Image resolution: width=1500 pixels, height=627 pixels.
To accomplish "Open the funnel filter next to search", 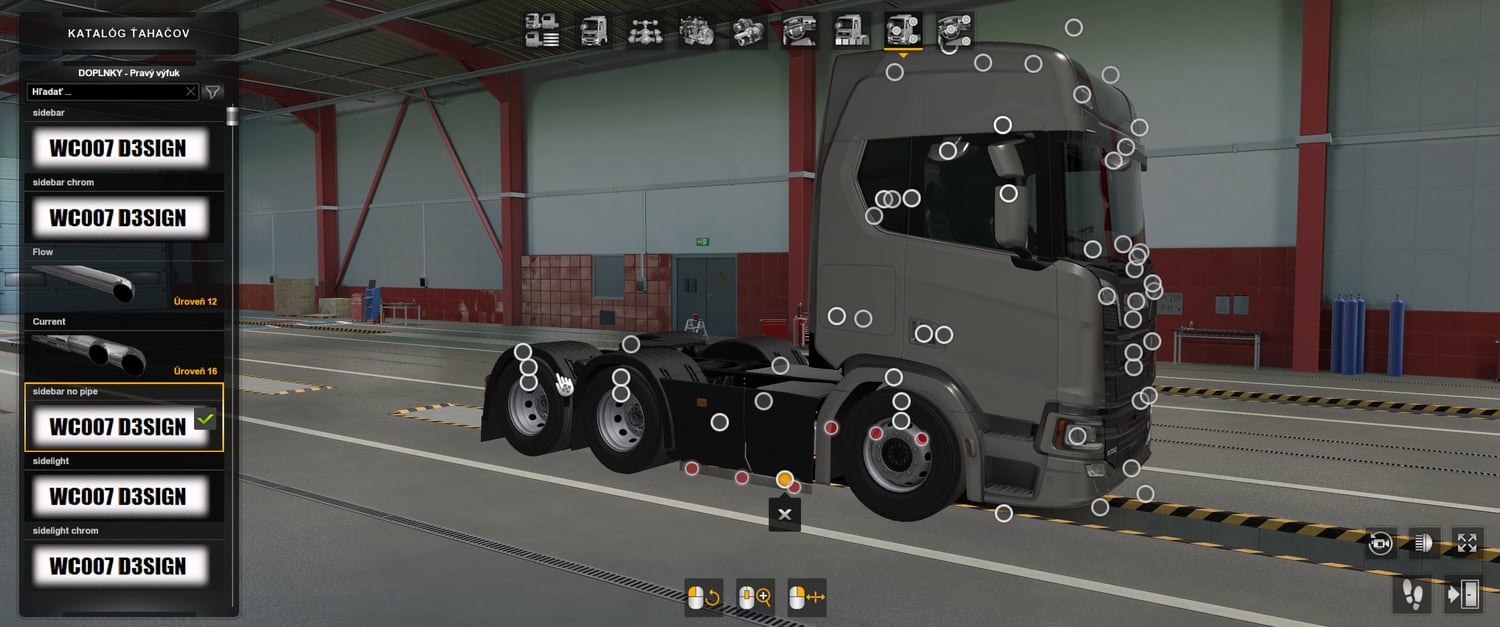I will click(213, 92).
